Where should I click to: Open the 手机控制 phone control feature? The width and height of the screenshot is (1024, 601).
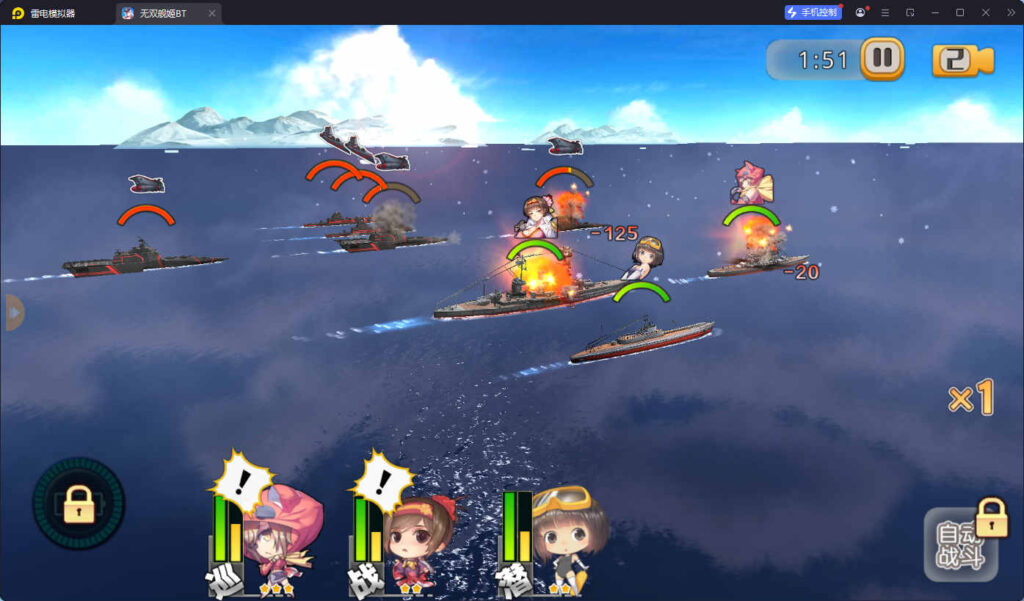813,13
